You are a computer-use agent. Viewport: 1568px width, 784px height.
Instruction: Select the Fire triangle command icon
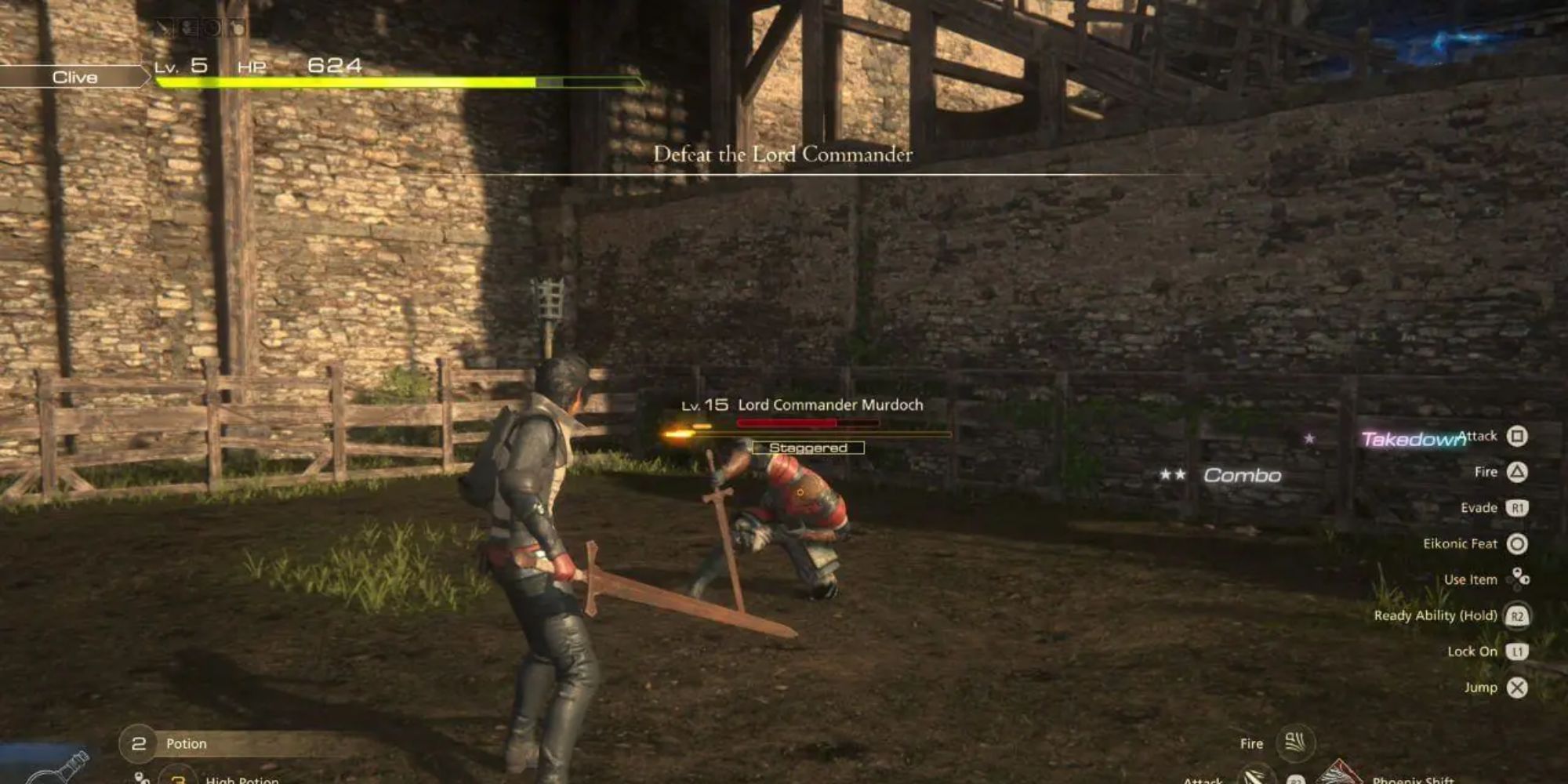[1518, 471]
